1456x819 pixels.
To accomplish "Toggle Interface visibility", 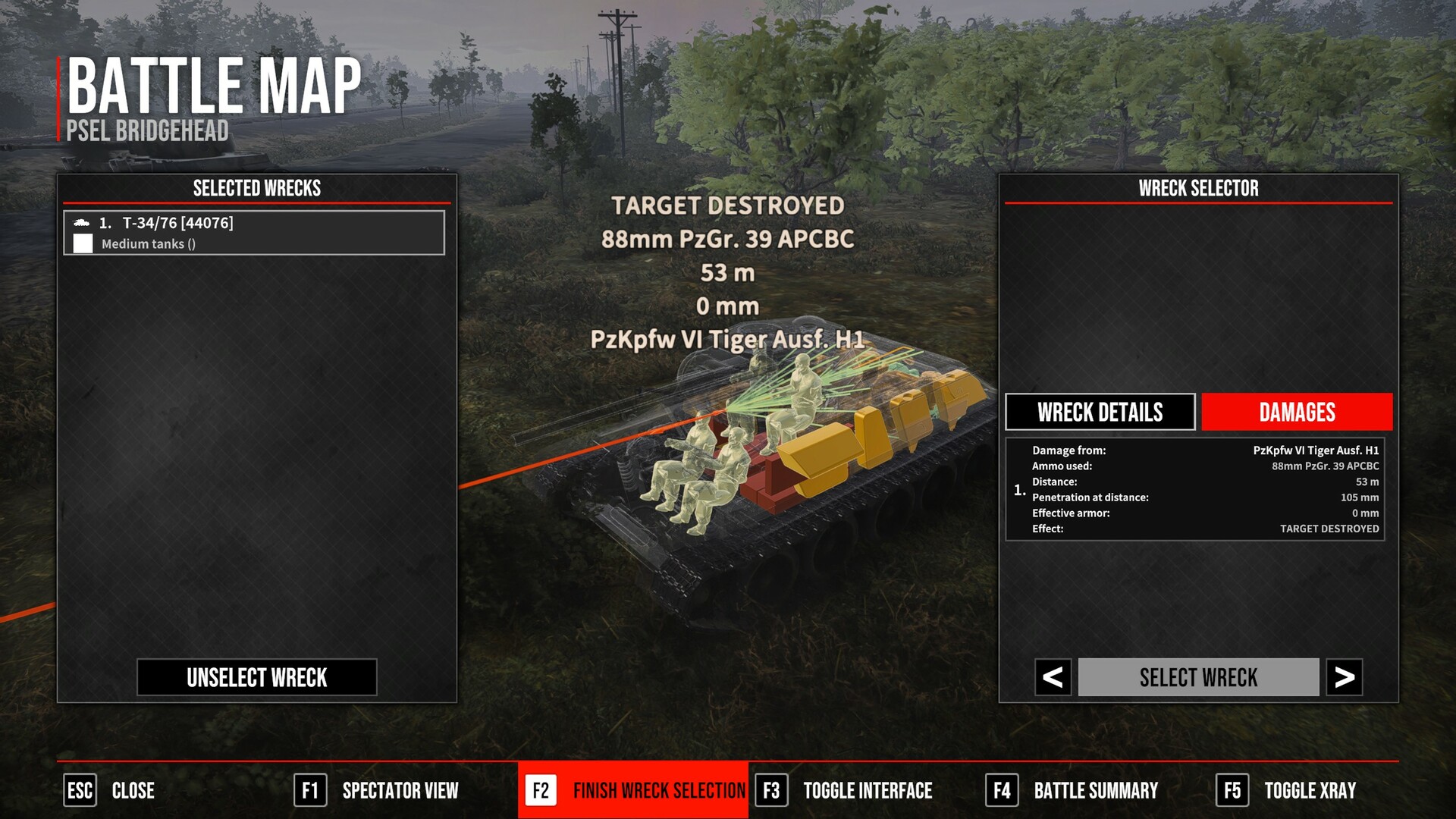I will [x=844, y=790].
